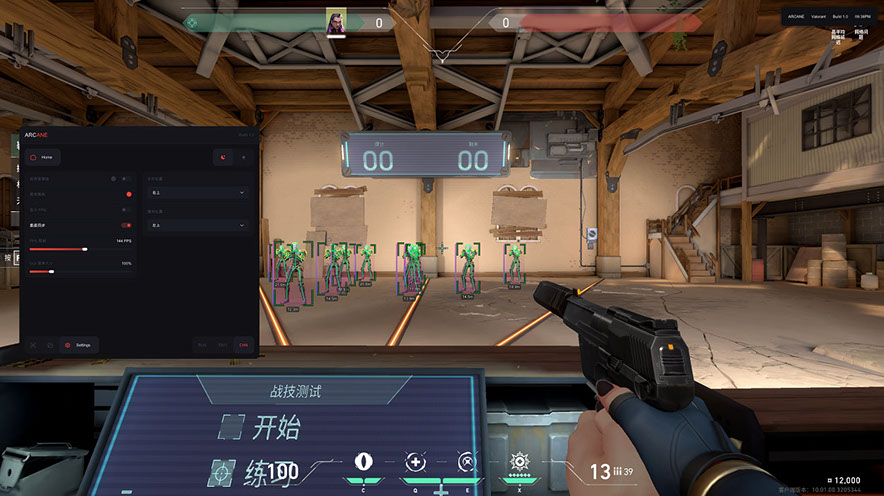Image resolution: width=884 pixels, height=496 pixels.
Task: Activate the spiked ultimate ability icon
Action: click(x=519, y=461)
